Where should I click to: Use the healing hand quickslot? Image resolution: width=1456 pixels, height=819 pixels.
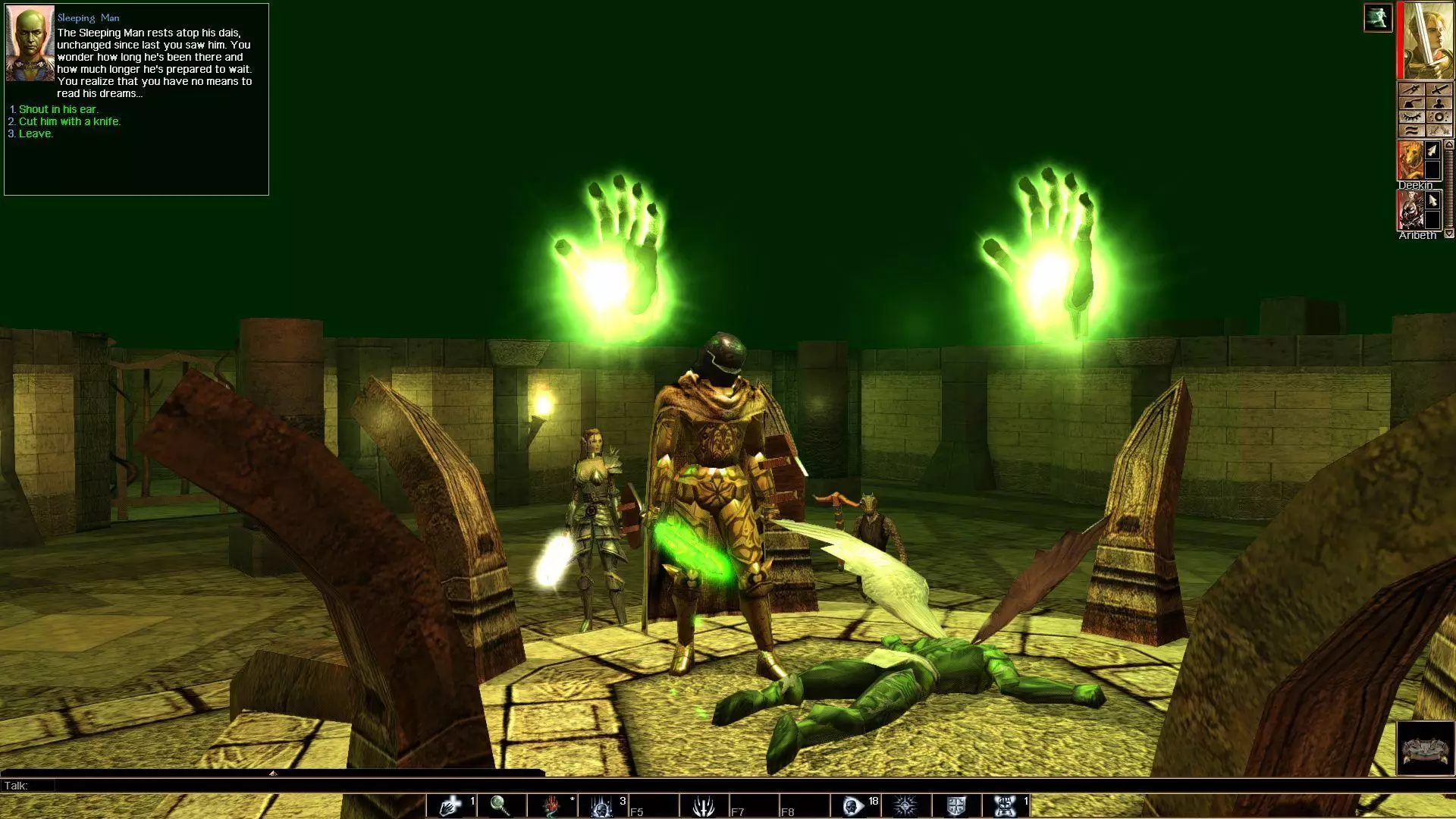click(449, 805)
